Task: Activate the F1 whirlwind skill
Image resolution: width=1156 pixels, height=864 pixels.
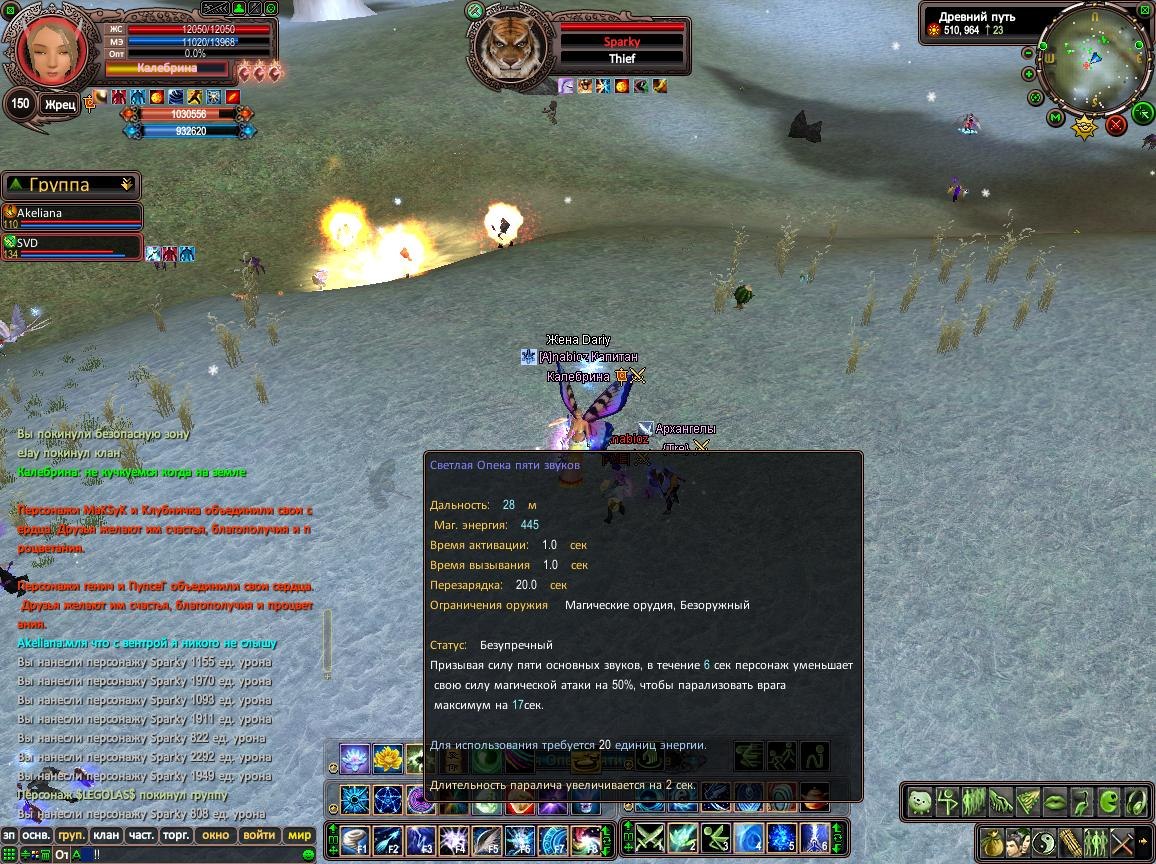Action: [x=355, y=840]
